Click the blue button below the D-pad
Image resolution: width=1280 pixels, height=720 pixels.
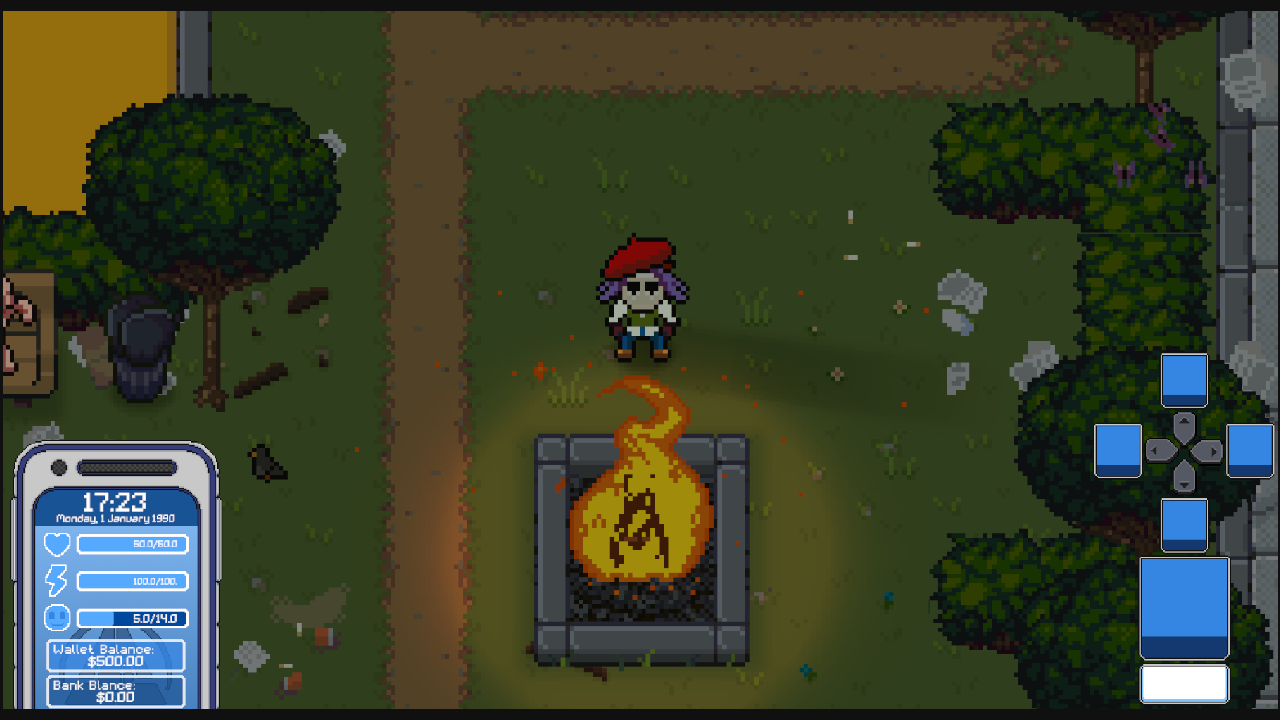tap(1184, 522)
